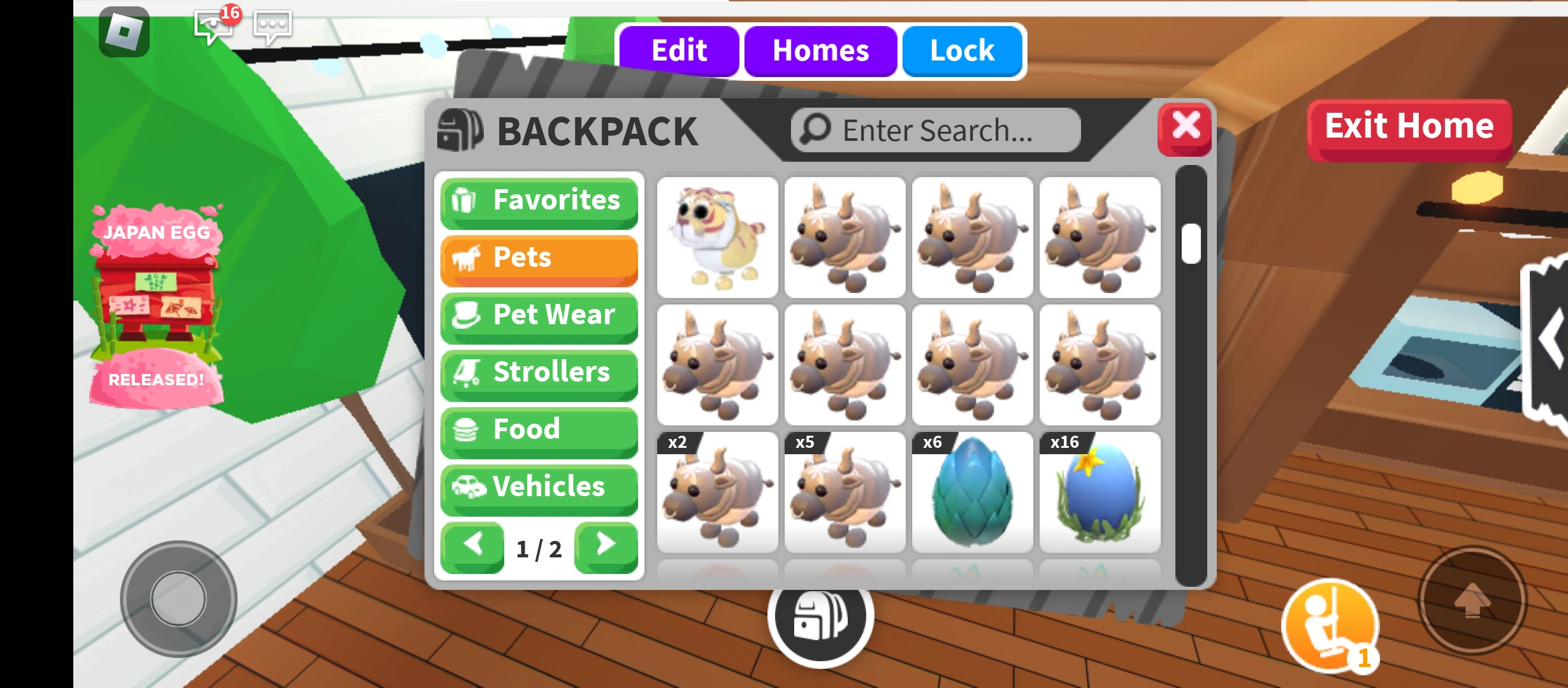Go to next inventory page with right arrow
Image resolution: width=1568 pixels, height=688 pixels.
(605, 545)
